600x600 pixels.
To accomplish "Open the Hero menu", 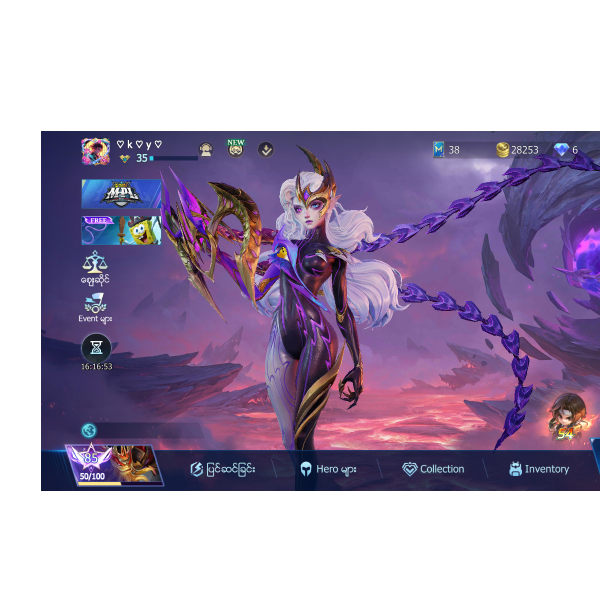I will pyautogui.click(x=328, y=469).
